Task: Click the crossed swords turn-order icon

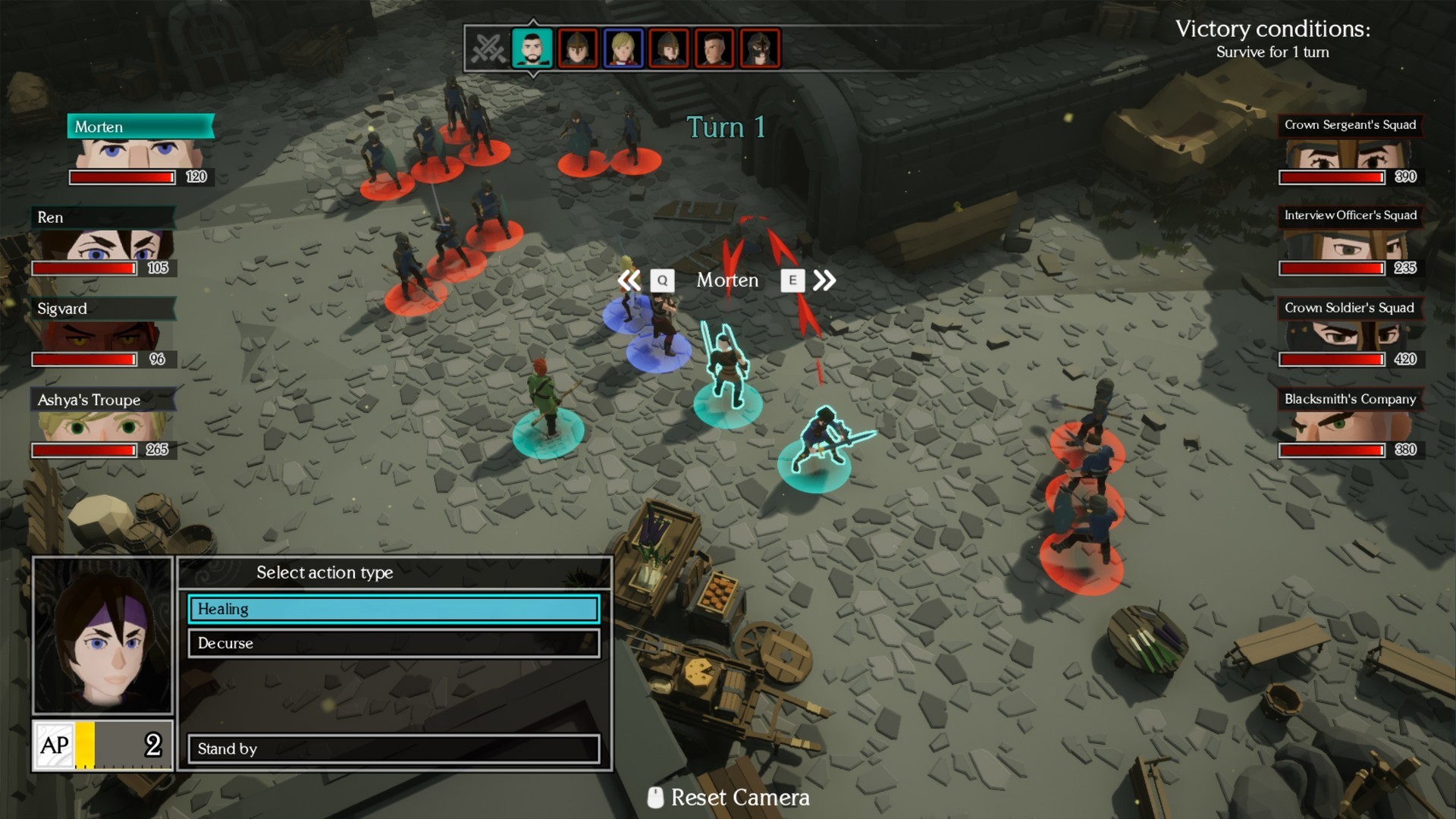Action: (x=488, y=49)
